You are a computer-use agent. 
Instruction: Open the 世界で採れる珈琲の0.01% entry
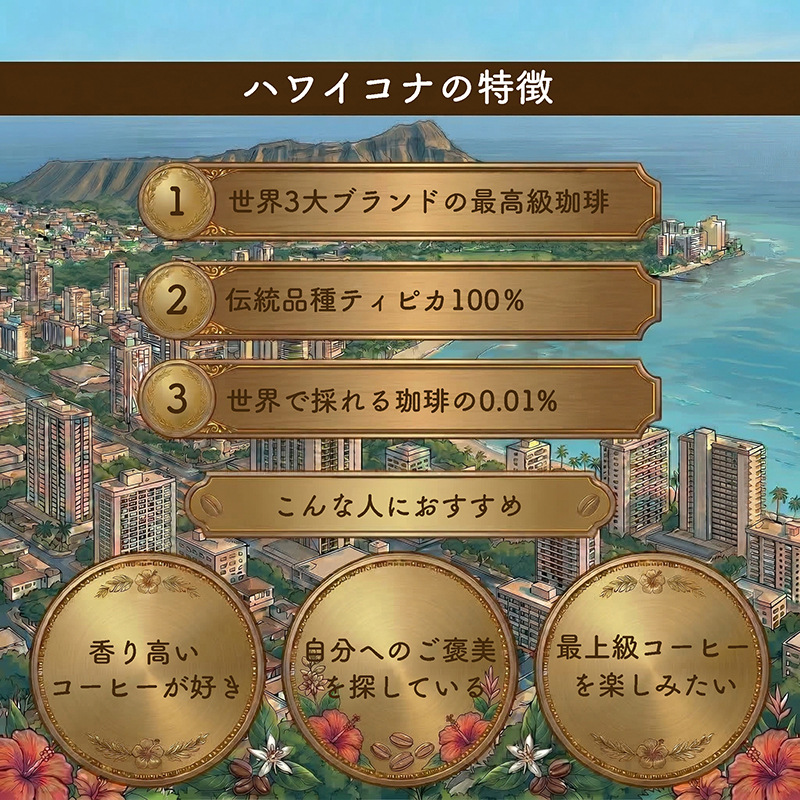[400, 400]
